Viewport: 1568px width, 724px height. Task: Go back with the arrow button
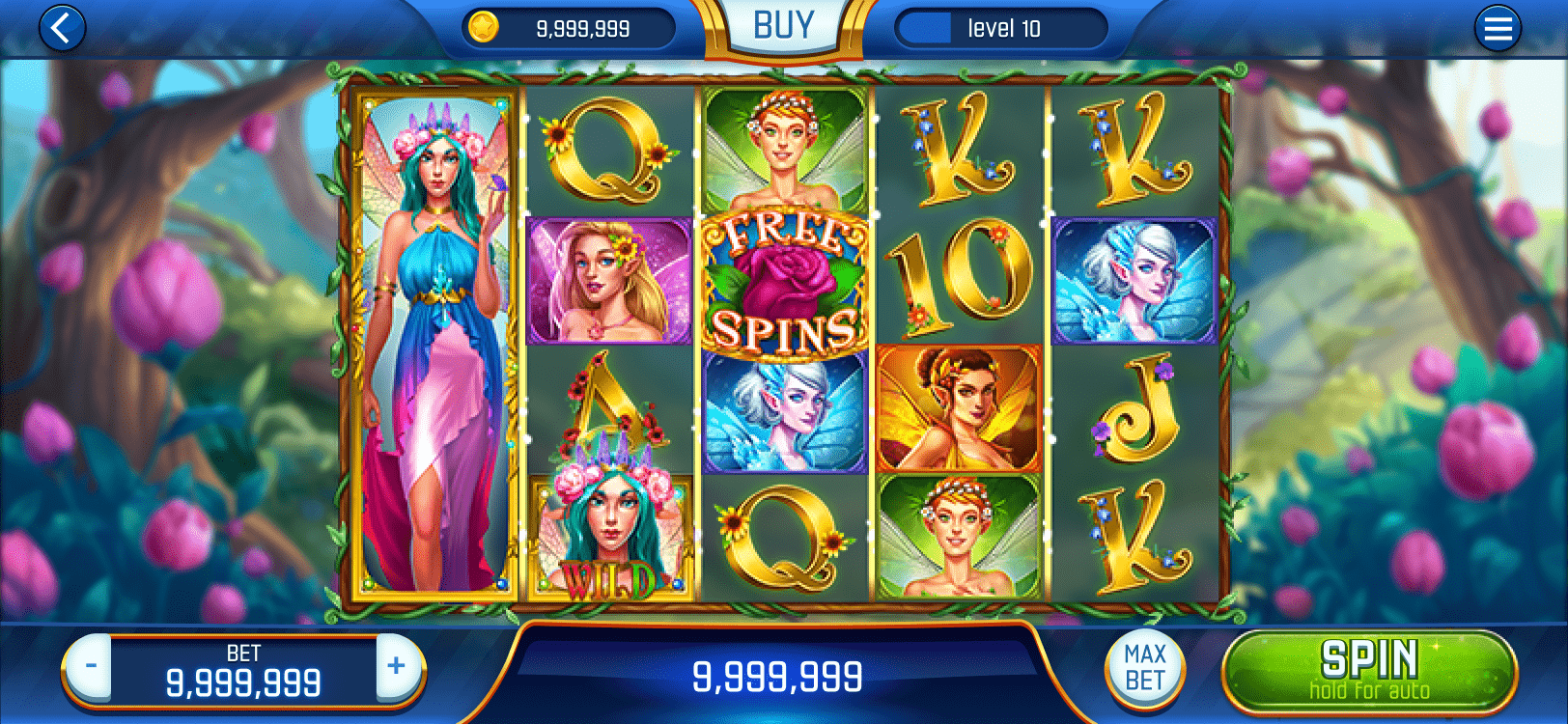[x=62, y=29]
